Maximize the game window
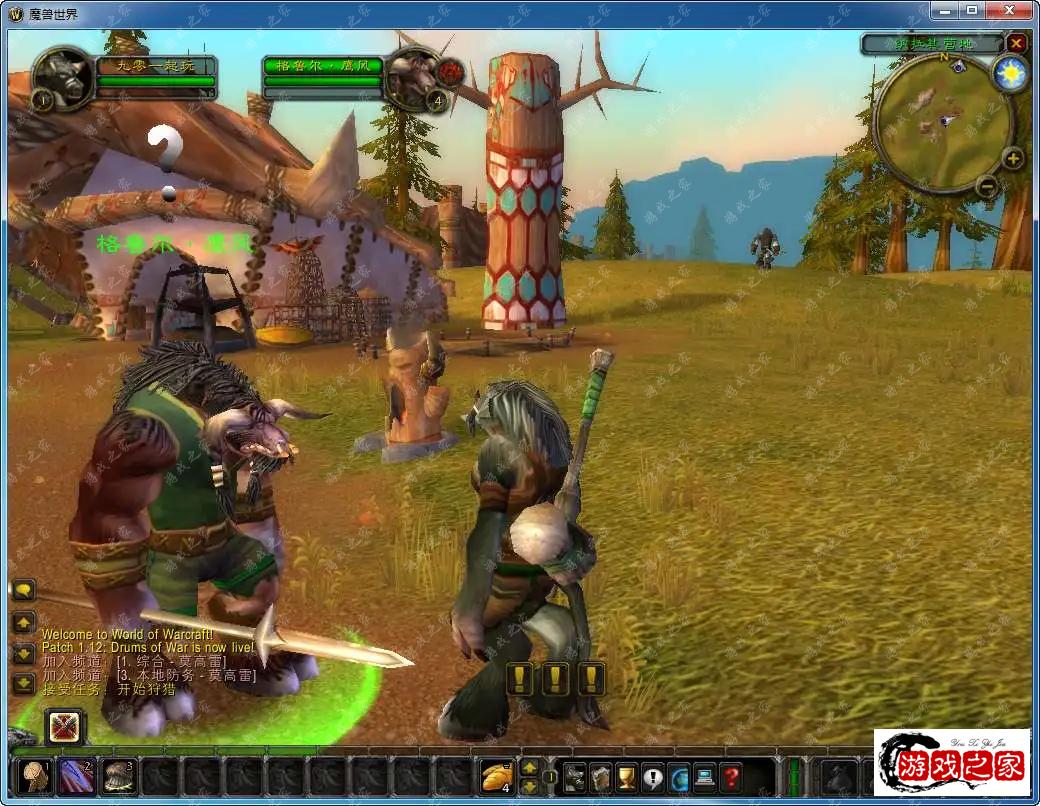 (971, 10)
